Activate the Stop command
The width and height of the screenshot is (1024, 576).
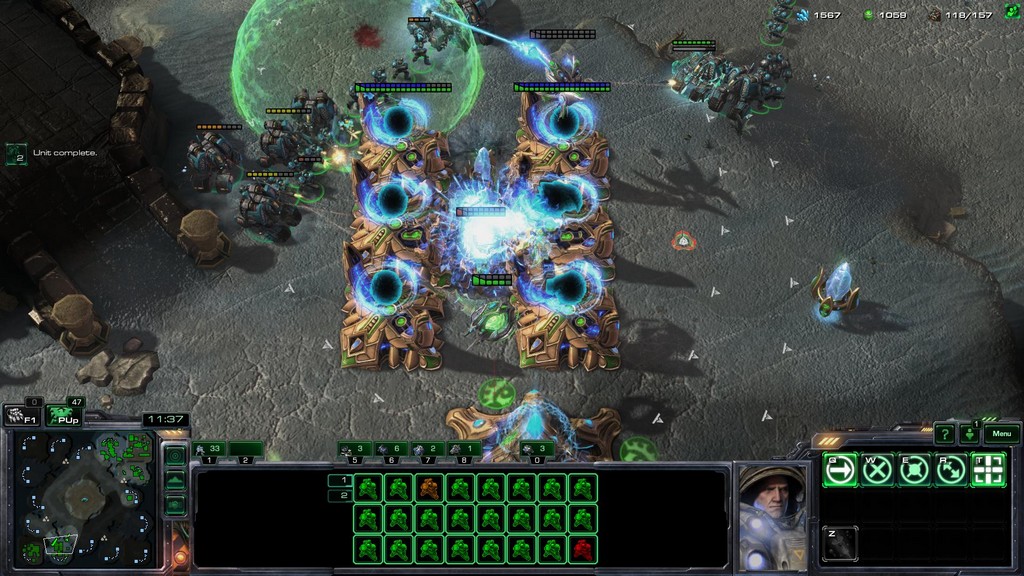(876, 469)
